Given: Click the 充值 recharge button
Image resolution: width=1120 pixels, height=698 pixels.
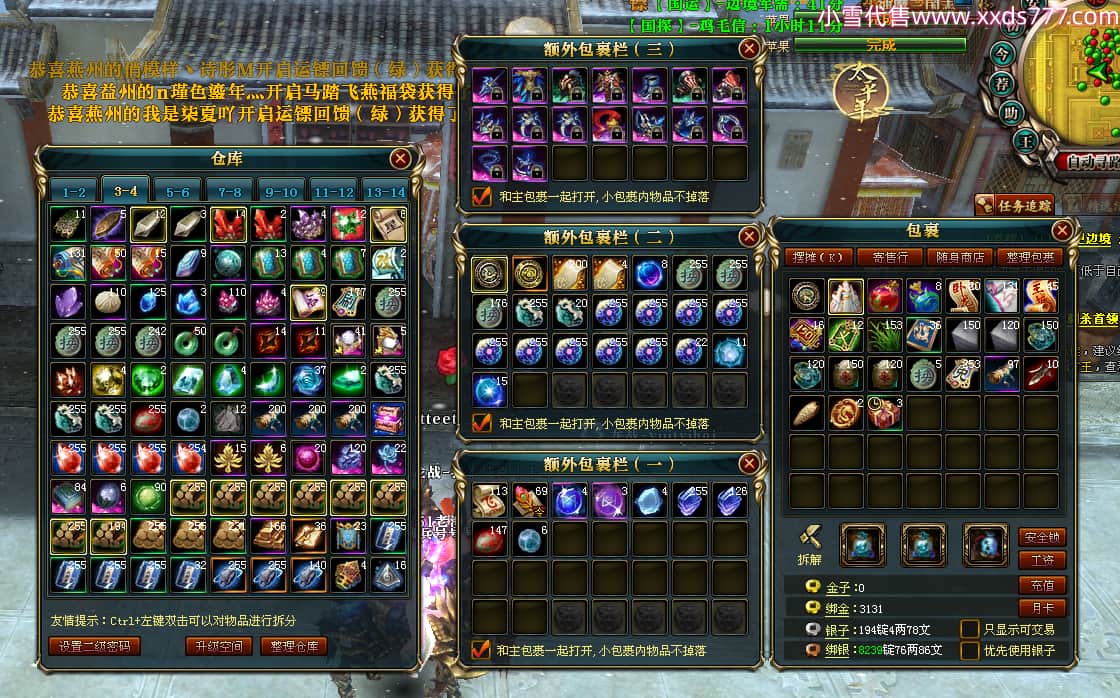Looking at the screenshot, I should [x=1042, y=585].
